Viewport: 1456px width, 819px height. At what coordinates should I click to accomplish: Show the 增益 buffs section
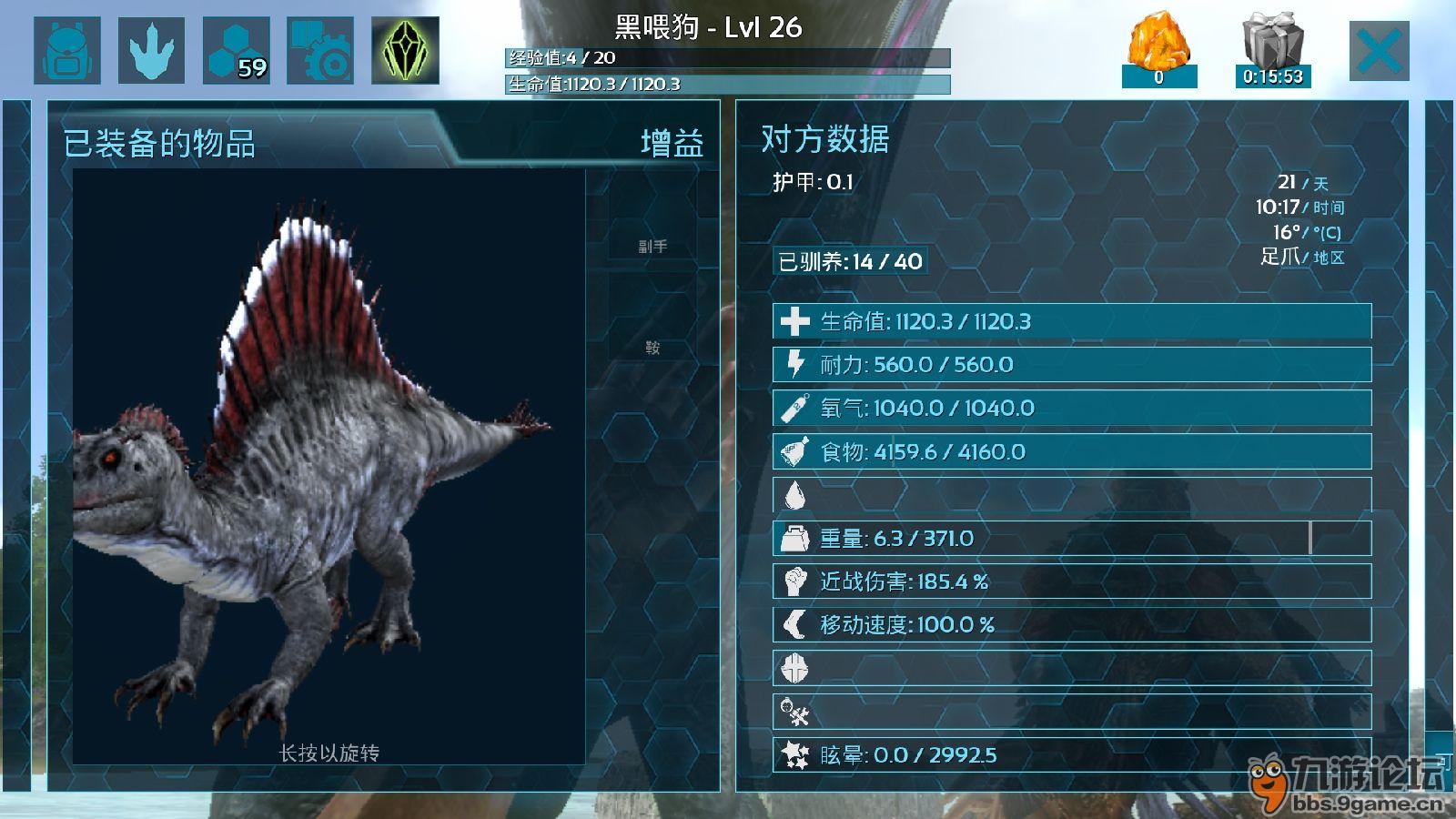tap(672, 144)
